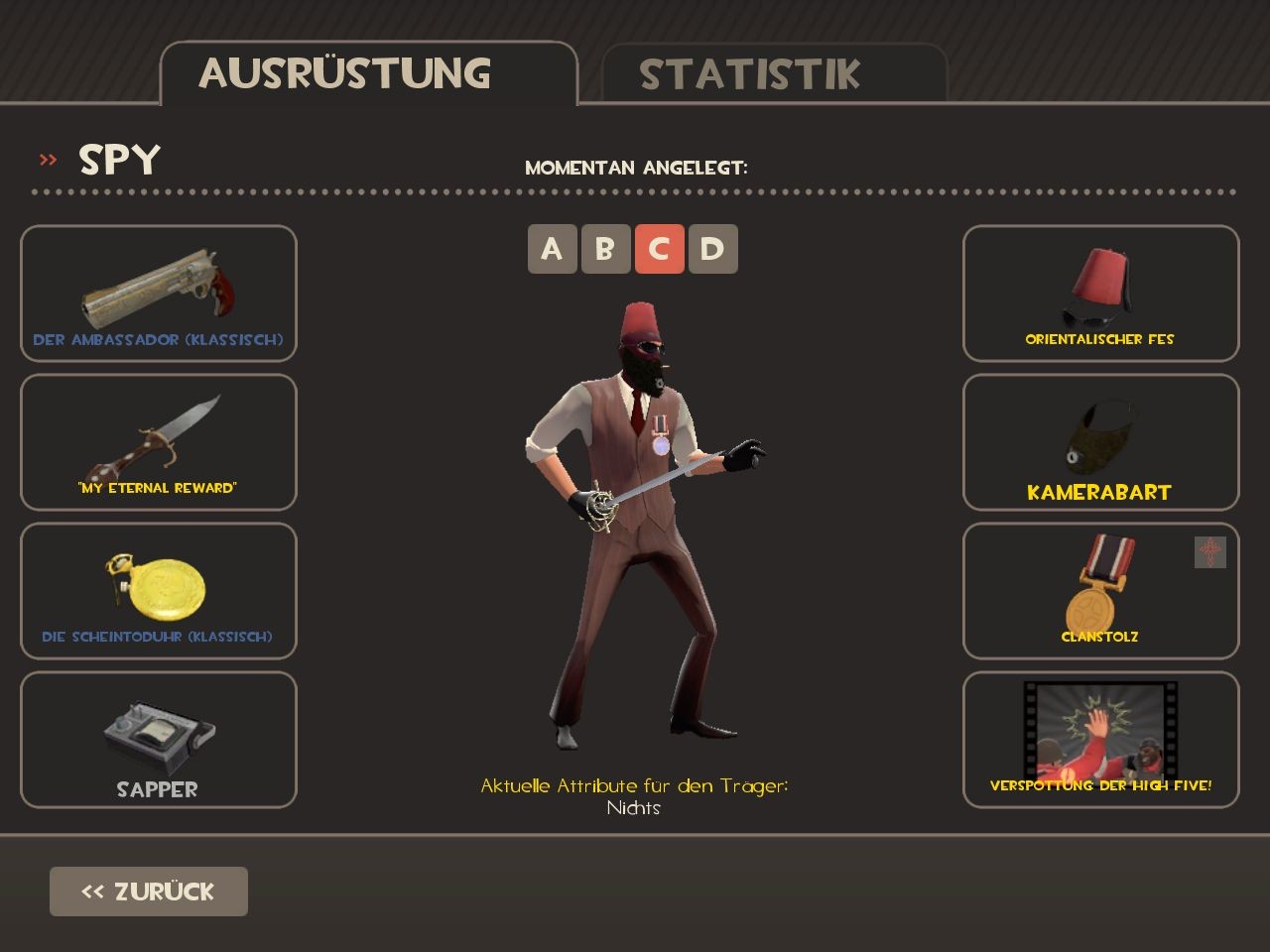Open the 'My Eternal Reward' knife slot
This screenshot has width=1270, height=952.
point(157,436)
